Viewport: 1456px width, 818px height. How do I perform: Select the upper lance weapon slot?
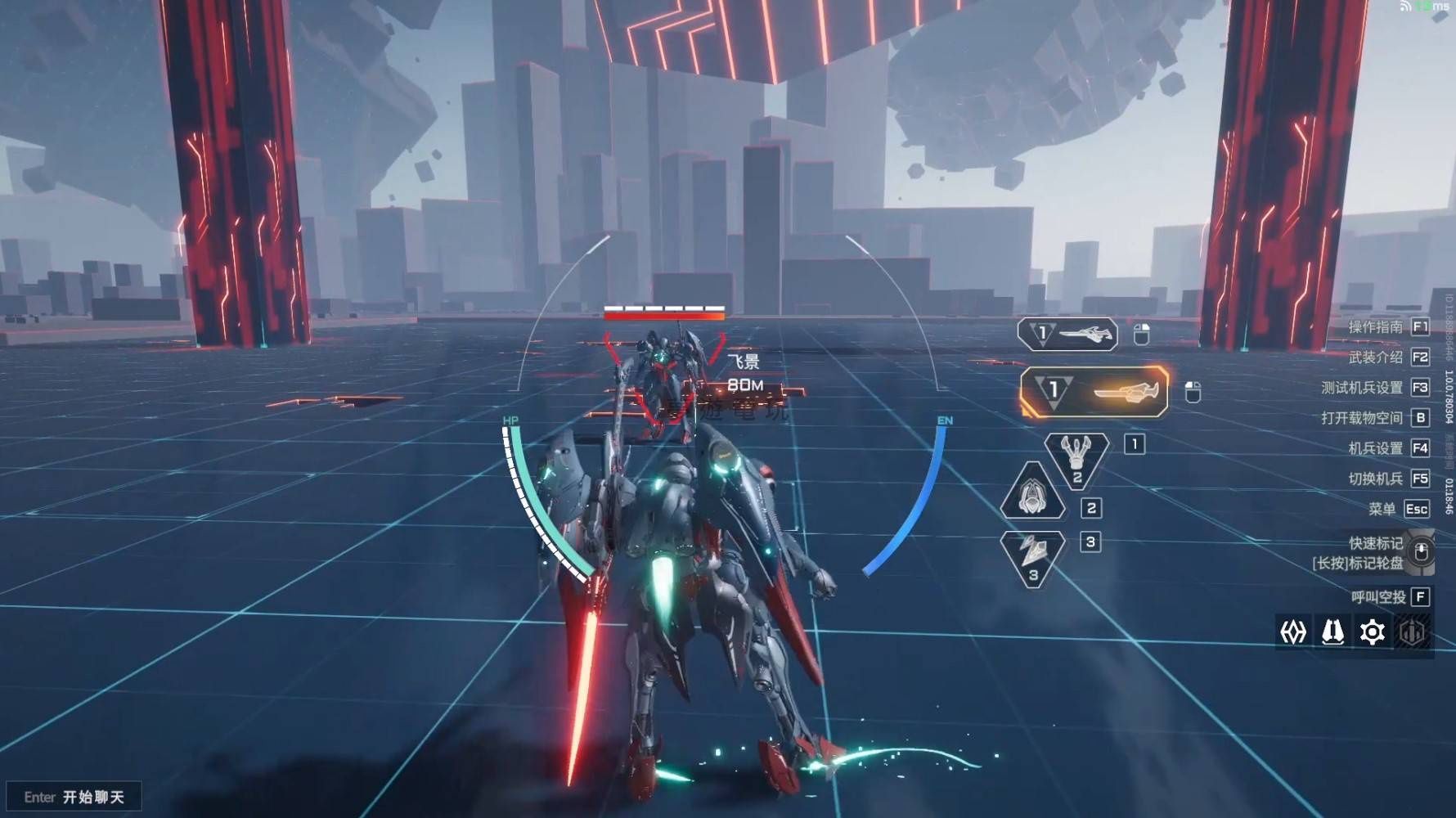[1067, 334]
